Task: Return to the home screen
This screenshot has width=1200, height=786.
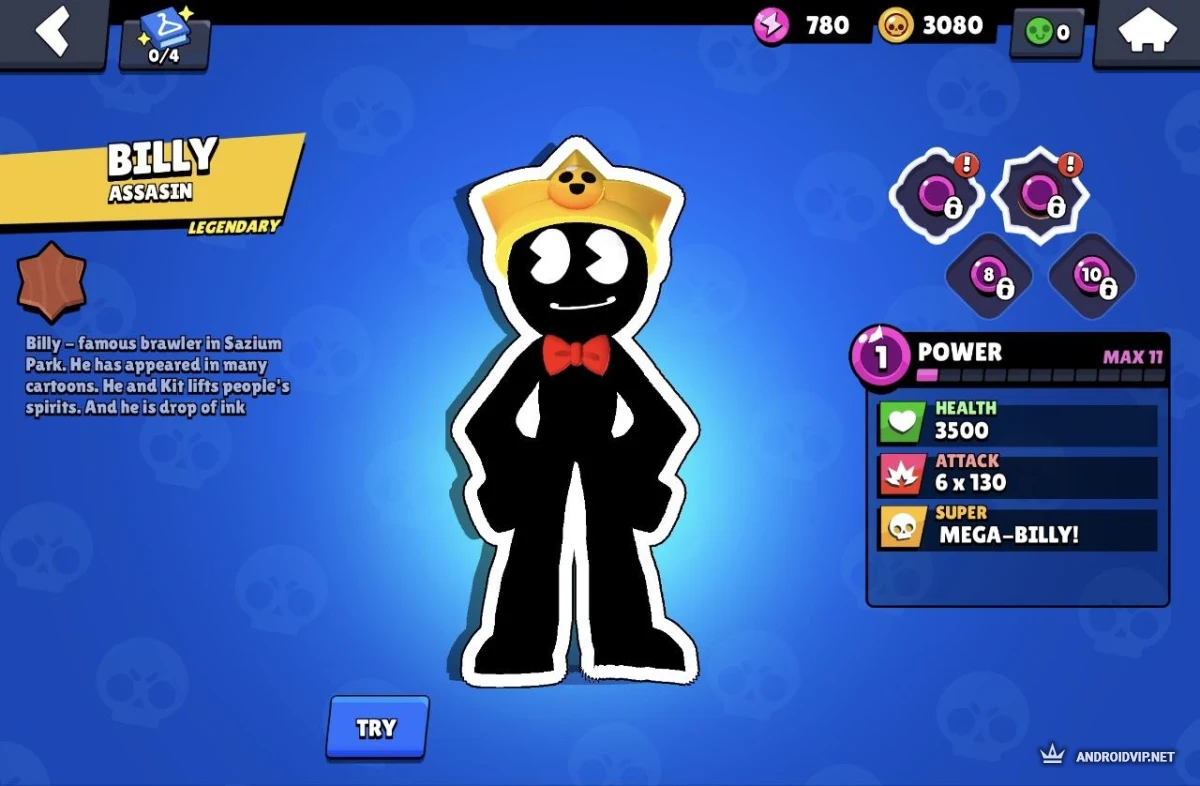Action: 1146,33
